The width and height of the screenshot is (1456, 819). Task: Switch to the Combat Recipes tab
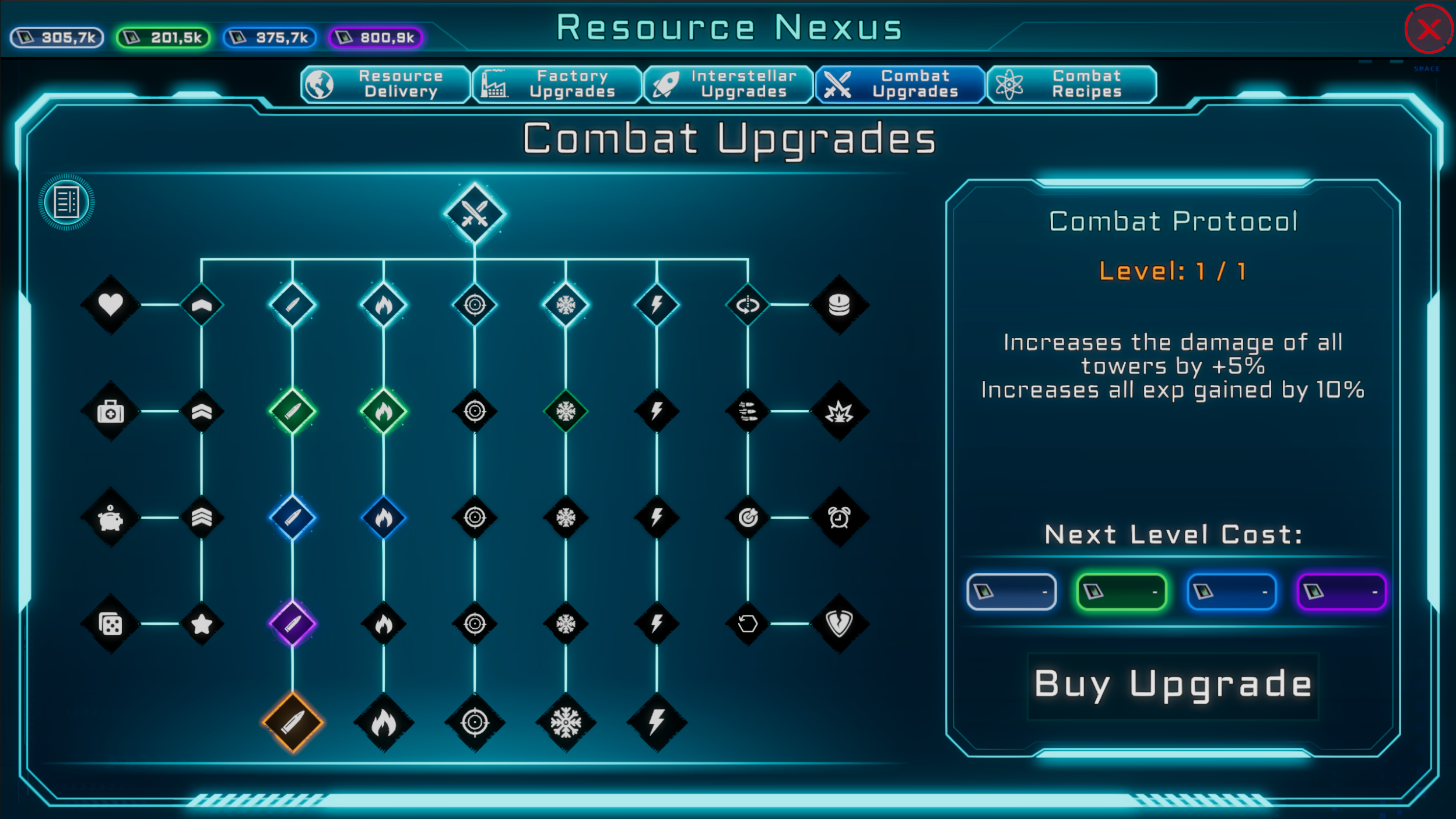tap(1072, 85)
